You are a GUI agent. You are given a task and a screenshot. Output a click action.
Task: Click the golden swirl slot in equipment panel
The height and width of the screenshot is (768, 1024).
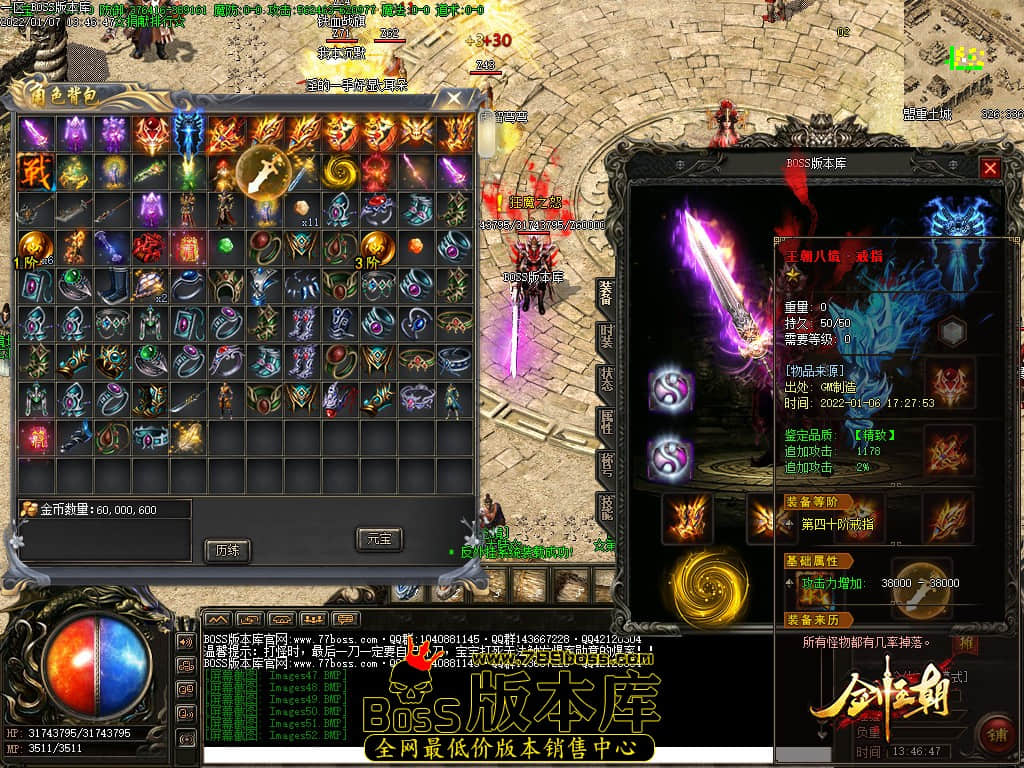click(x=708, y=585)
